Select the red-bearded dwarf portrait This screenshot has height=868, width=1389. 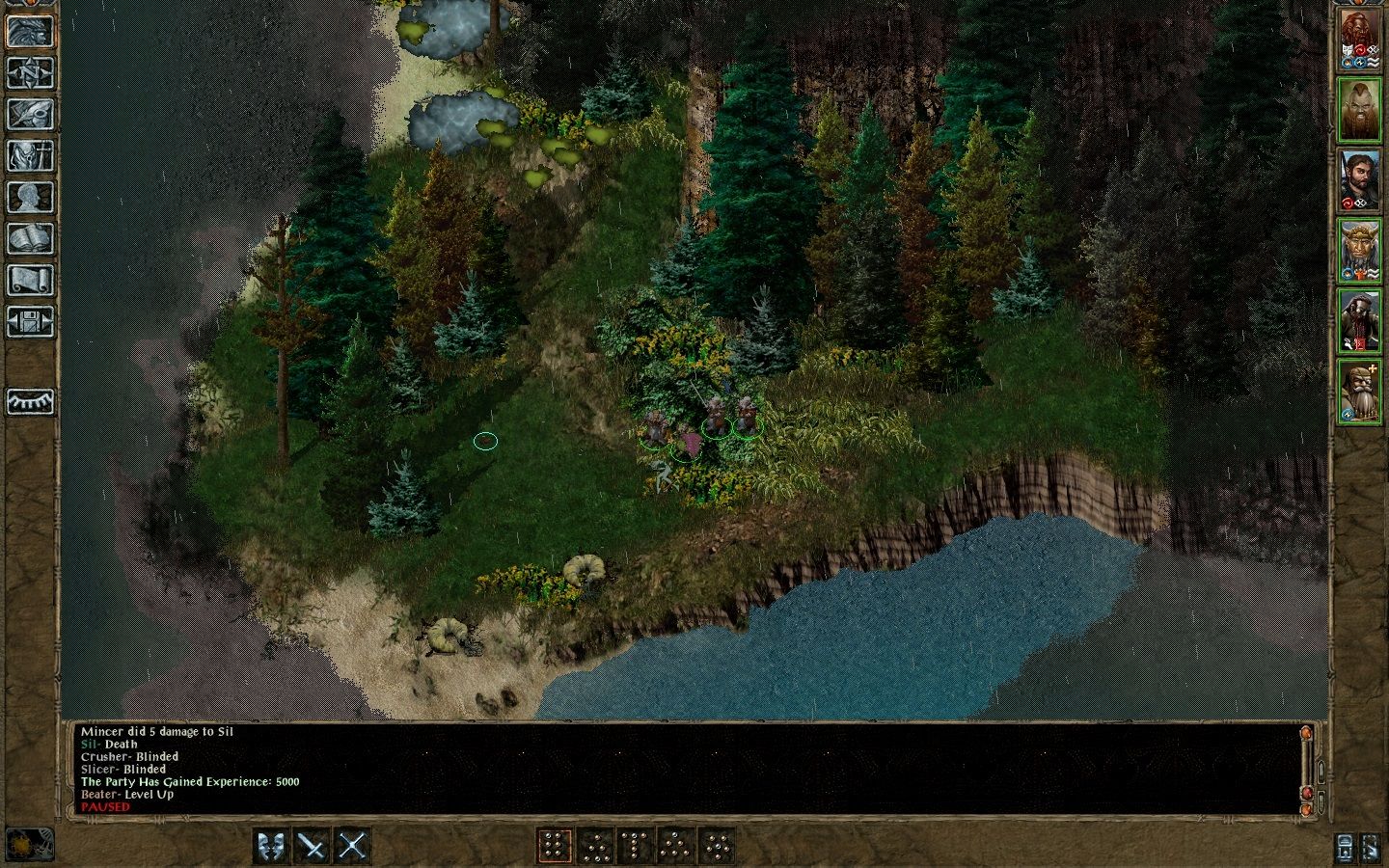click(1359, 40)
